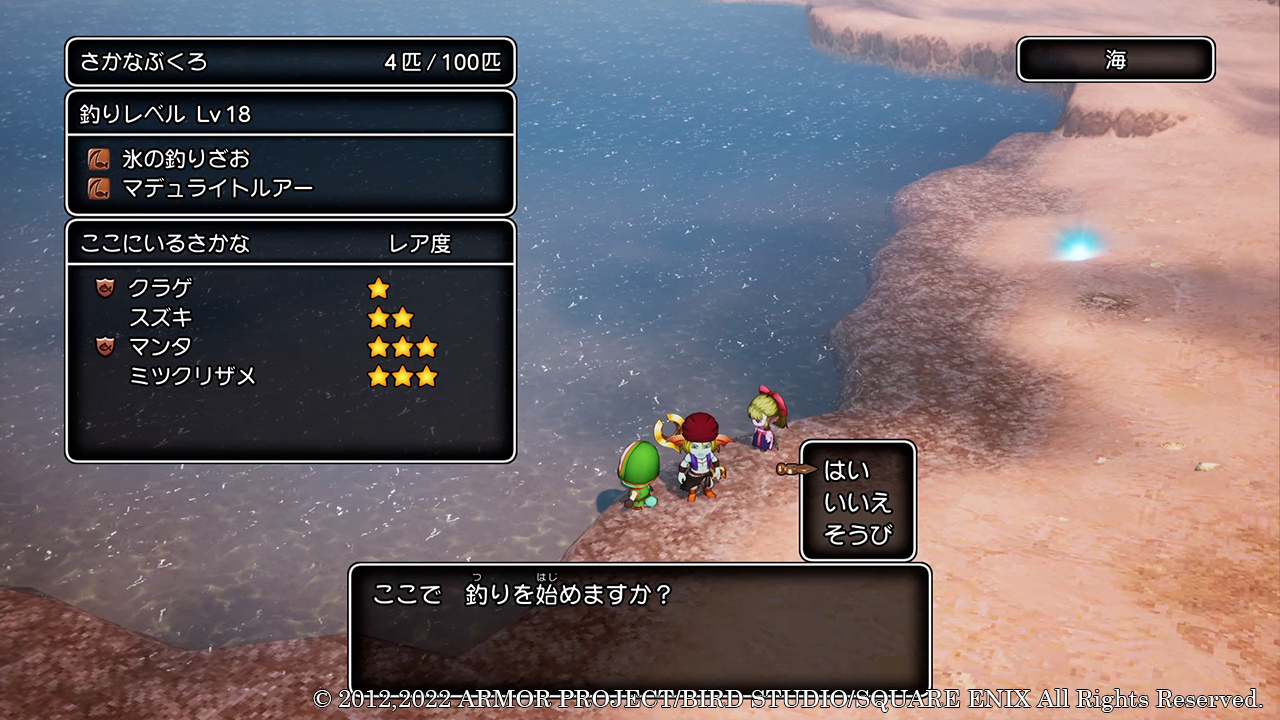Choose the マンタ fish row
Image resolution: width=1280 pixels, height=720 pixels.
160,347
